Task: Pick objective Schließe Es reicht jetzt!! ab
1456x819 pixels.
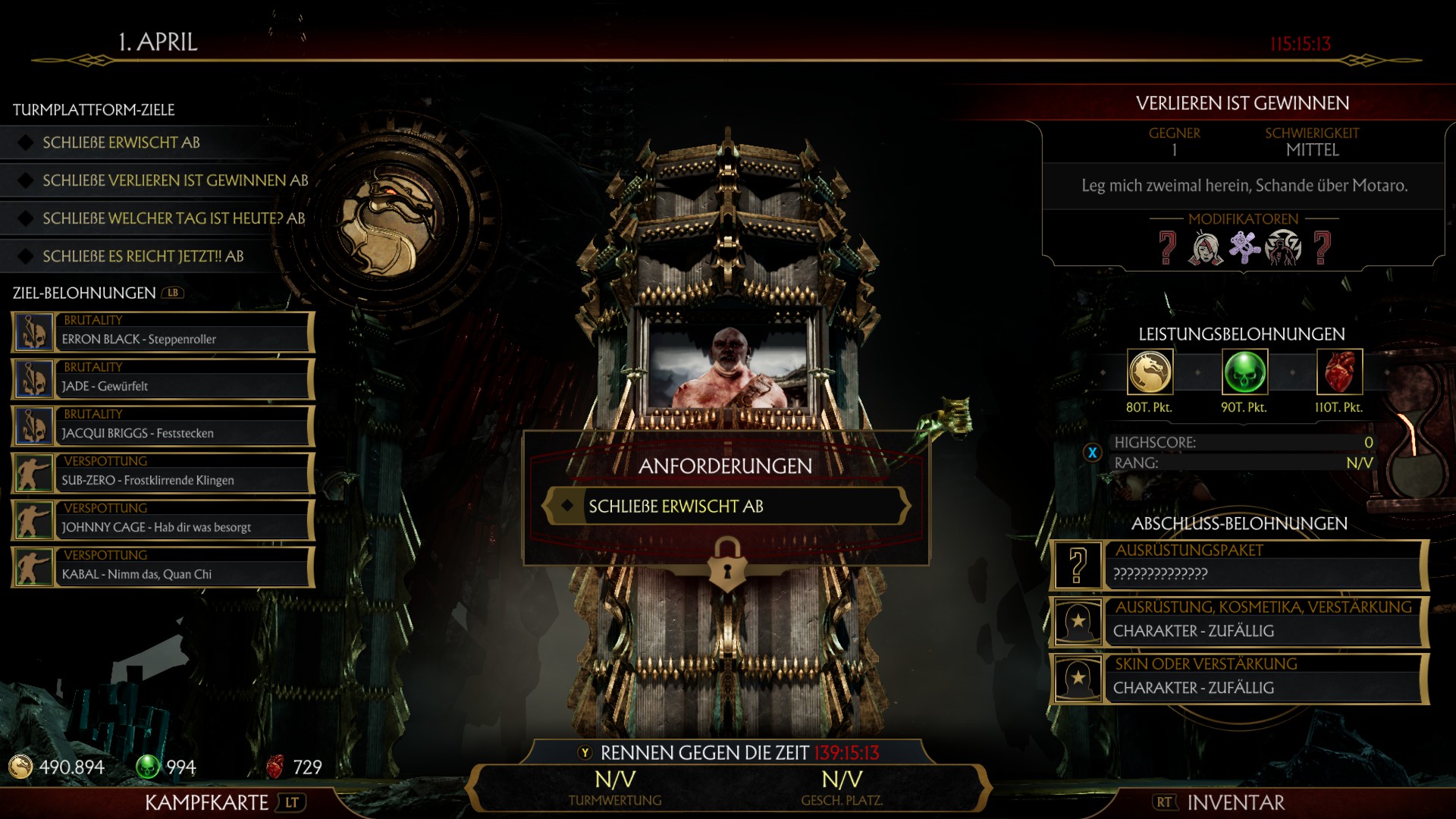Action: coord(143,256)
